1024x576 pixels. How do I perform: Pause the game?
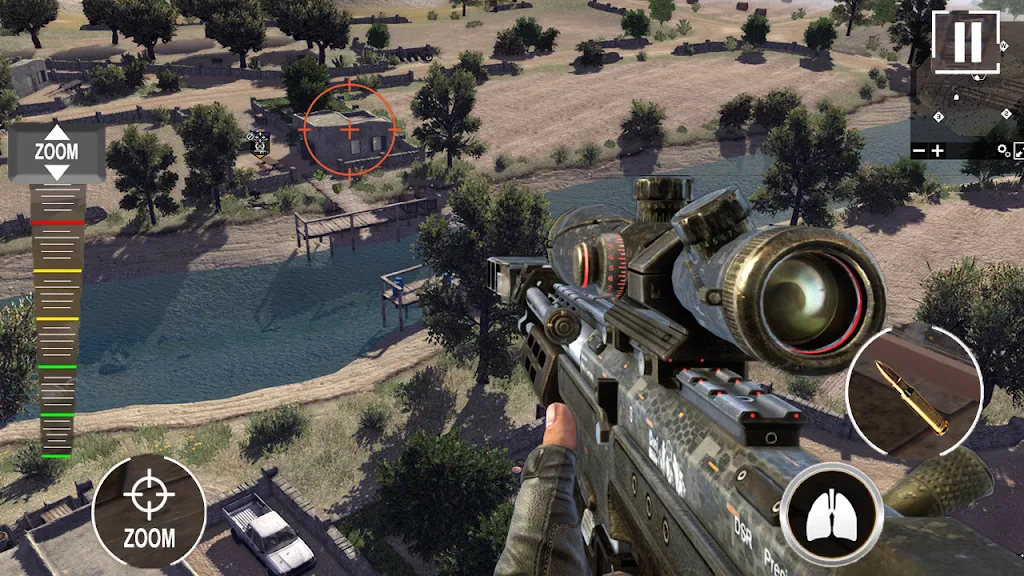(x=966, y=40)
